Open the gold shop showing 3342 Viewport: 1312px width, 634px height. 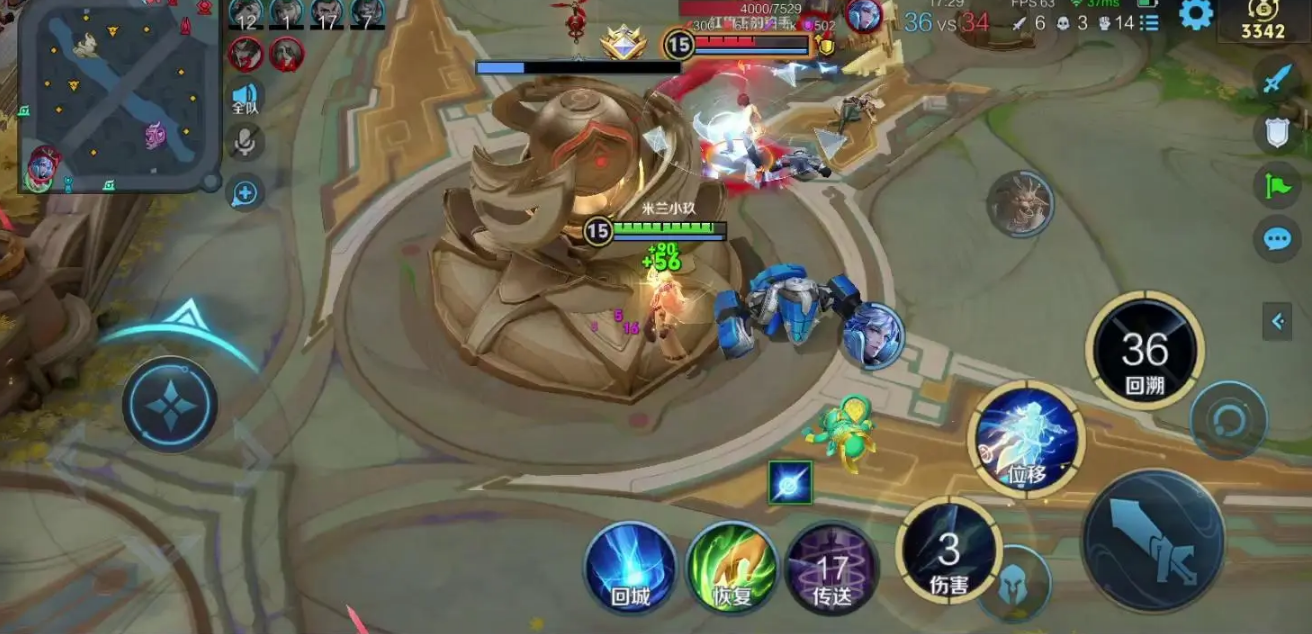point(1263,22)
